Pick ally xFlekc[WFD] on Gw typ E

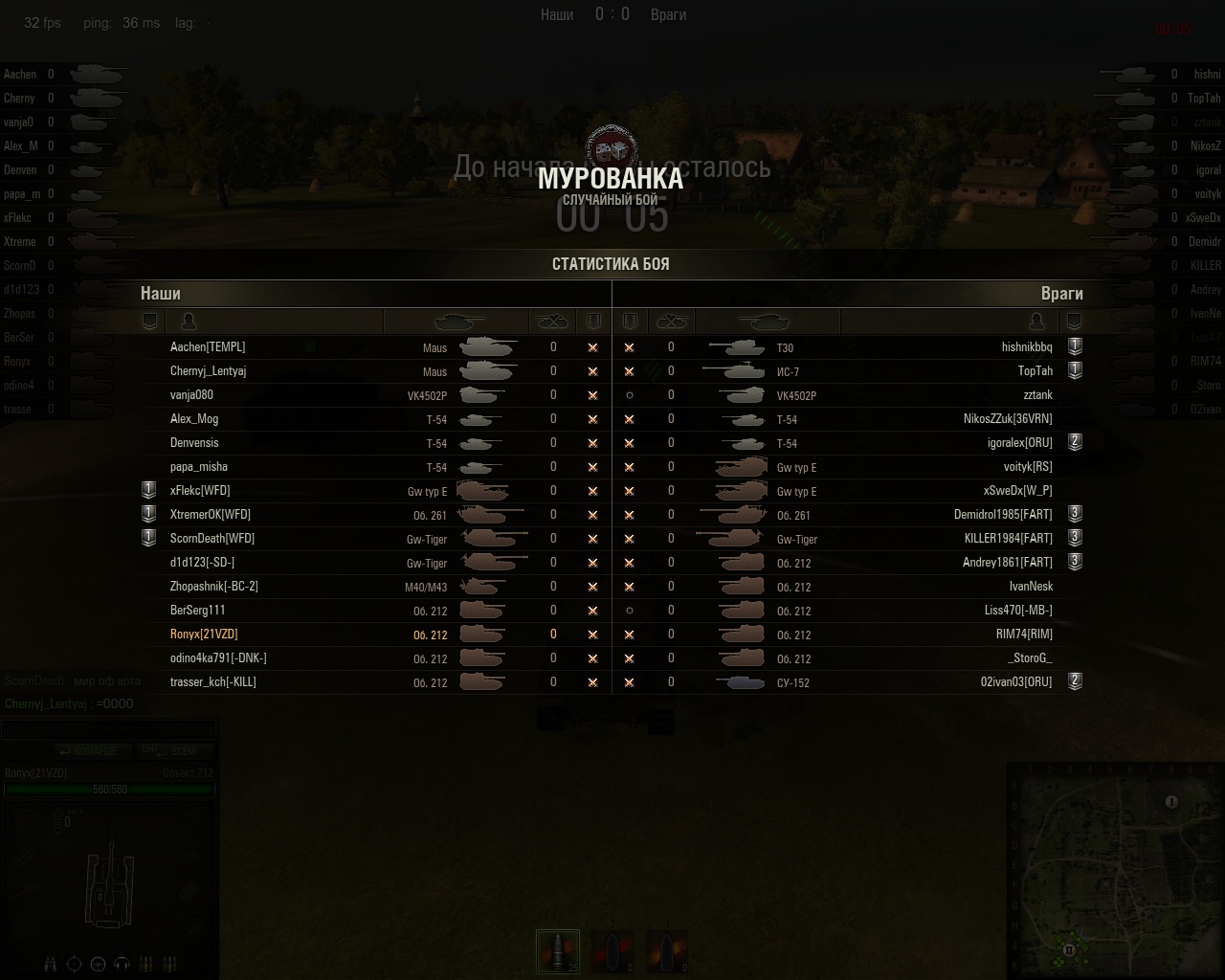pyautogui.click(x=200, y=491)
